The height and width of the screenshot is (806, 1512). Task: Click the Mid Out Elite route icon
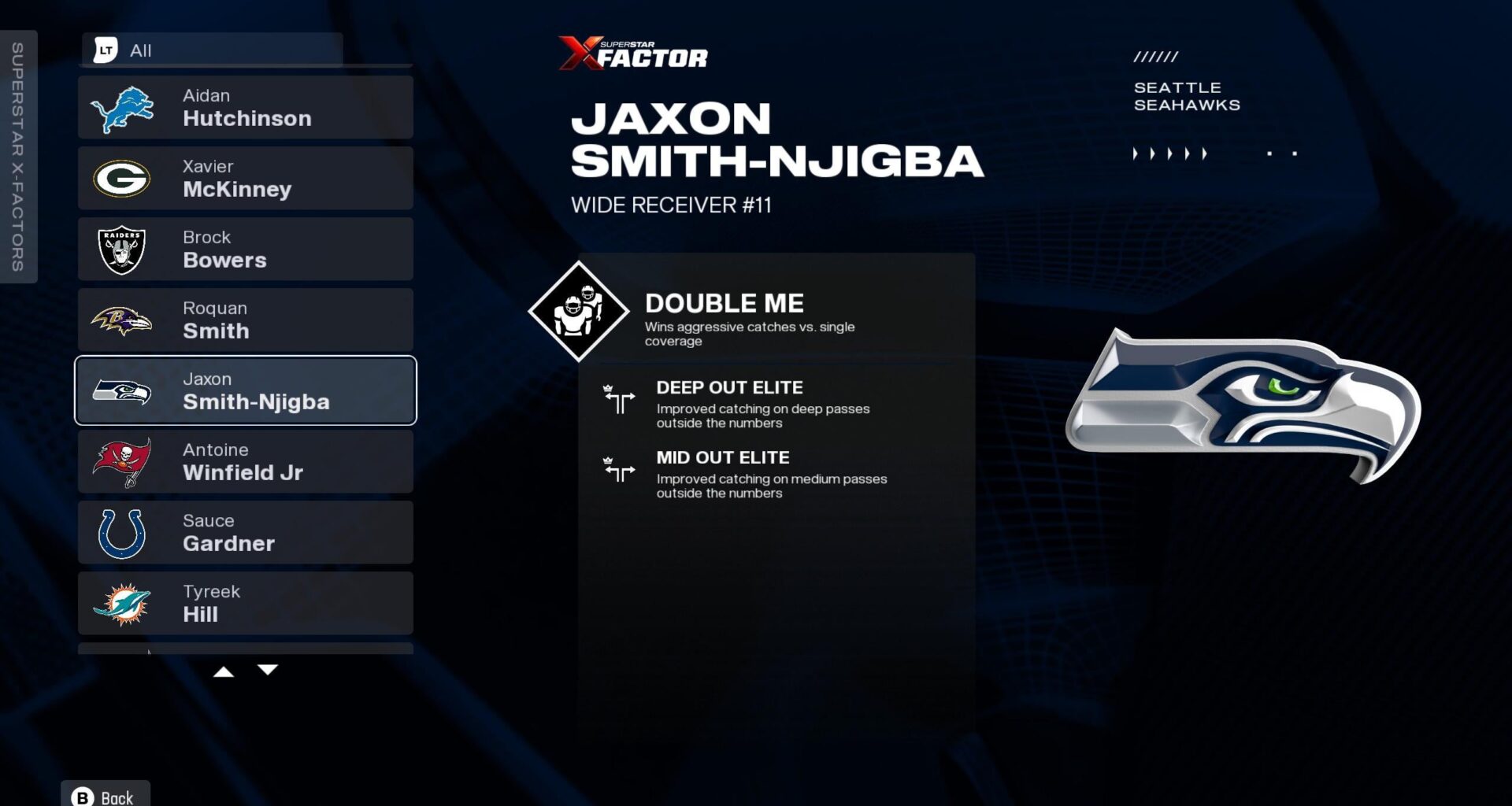coord(621,470)
